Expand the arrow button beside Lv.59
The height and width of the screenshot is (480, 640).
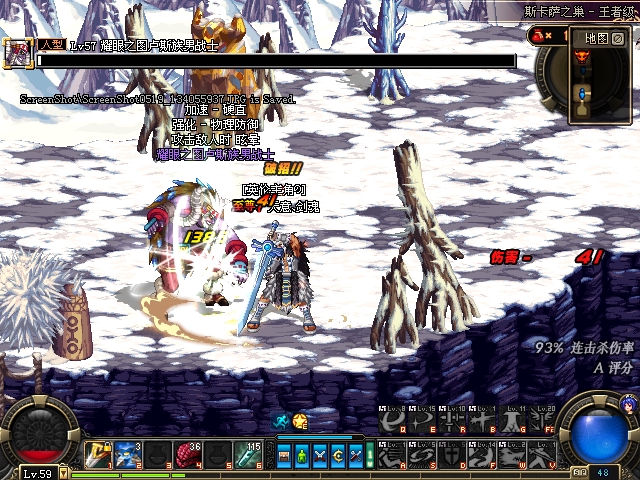click(65, 473)
